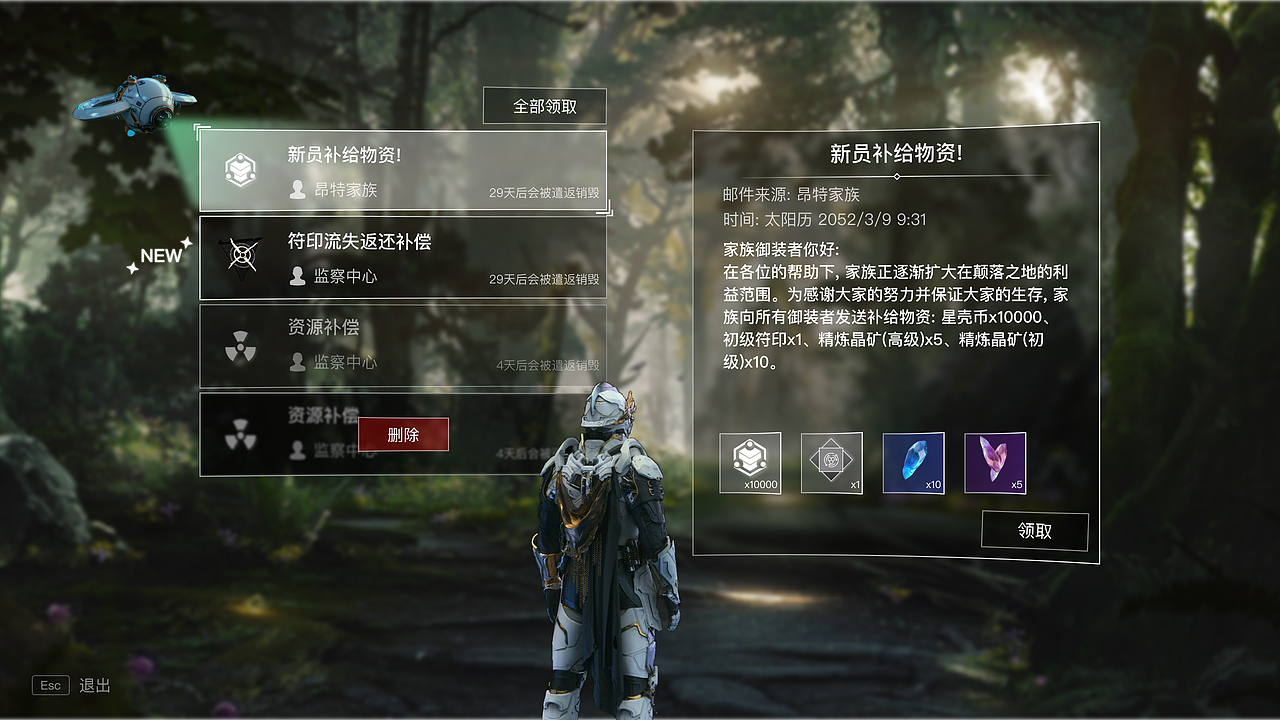Viewport: 1280px width, 720px height.
Task: Select the purple 精炼晶矿 x5 crystal icon
Action: click(x=995, y=462)
